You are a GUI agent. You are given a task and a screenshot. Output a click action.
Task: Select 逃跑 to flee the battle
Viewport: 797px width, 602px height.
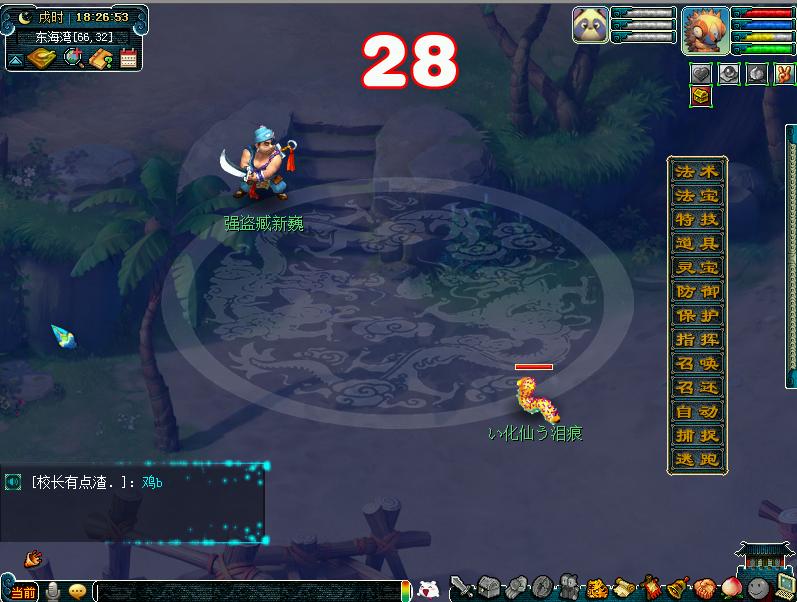click(x=697, y=459)
